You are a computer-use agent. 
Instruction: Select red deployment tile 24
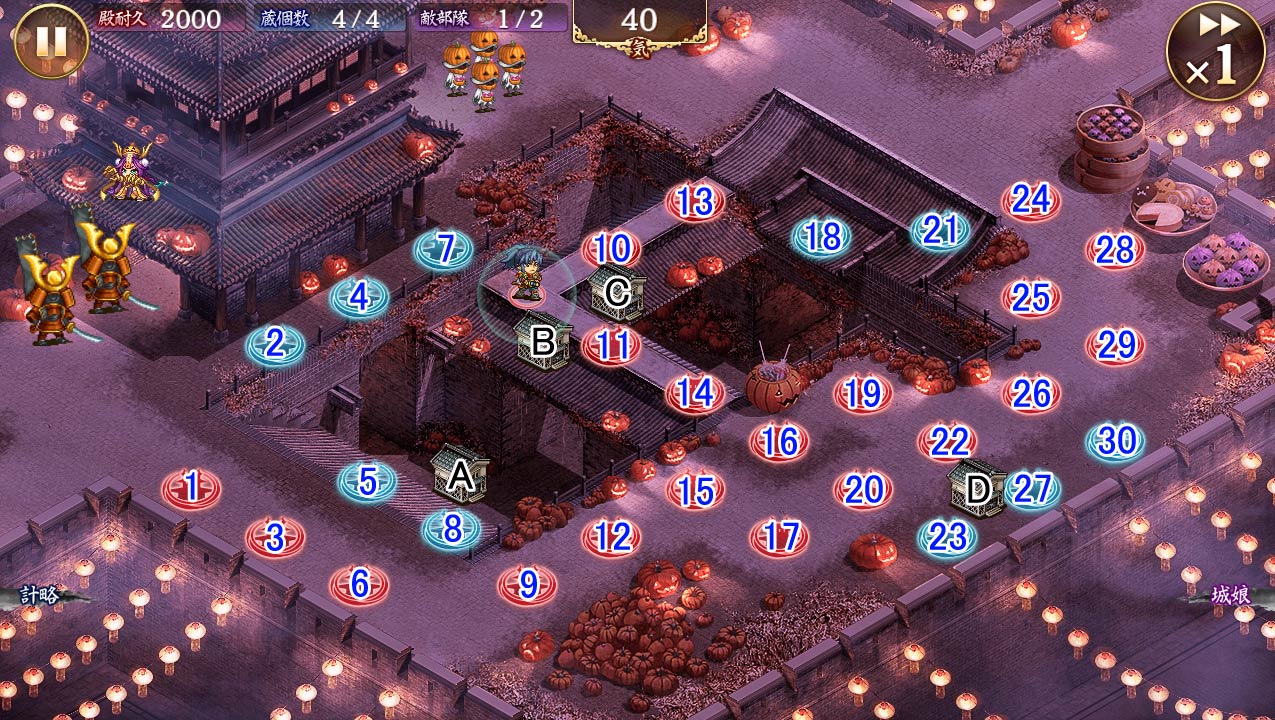click(x=1031, y=201)
